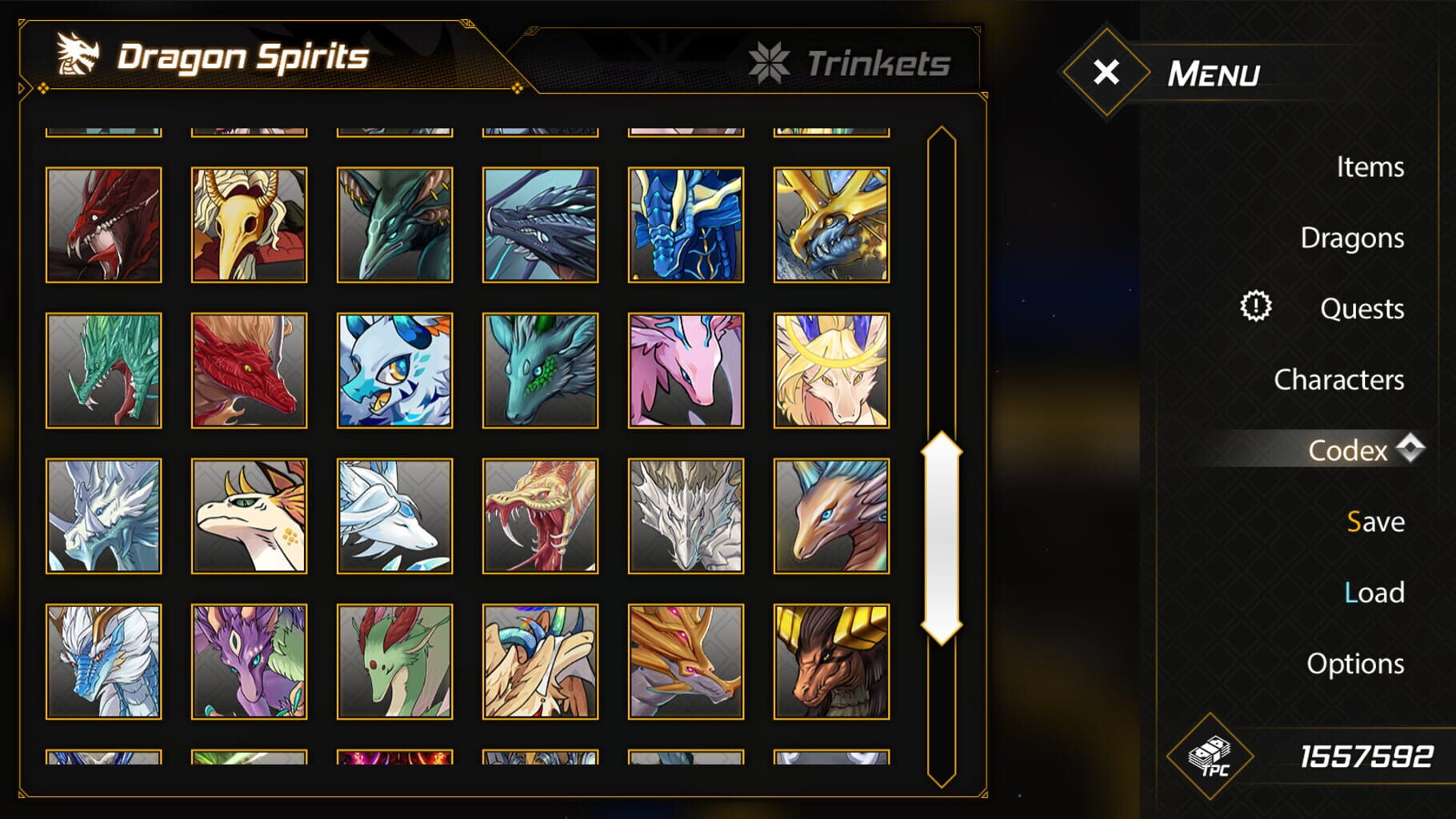Select the golden halo dragon portrait
This screenshot has width=1456, height=819.
(830, 370)
